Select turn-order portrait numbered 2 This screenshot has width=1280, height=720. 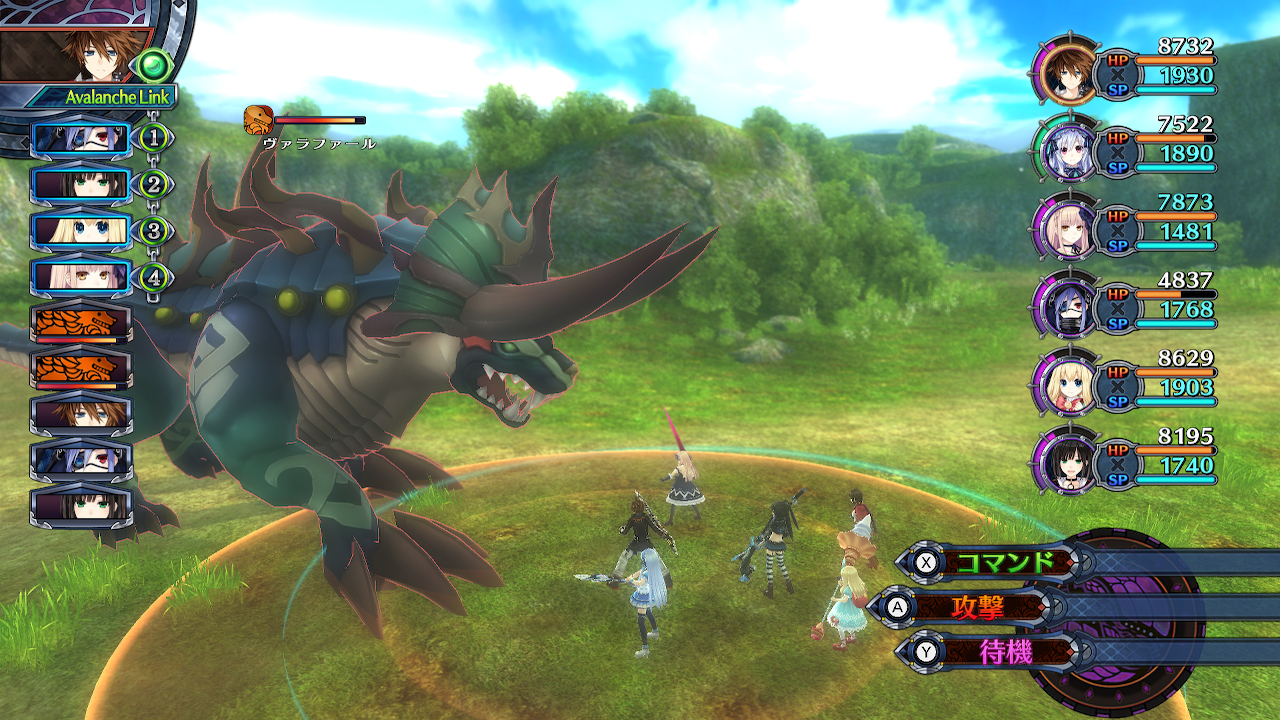[x=82, y=185]
